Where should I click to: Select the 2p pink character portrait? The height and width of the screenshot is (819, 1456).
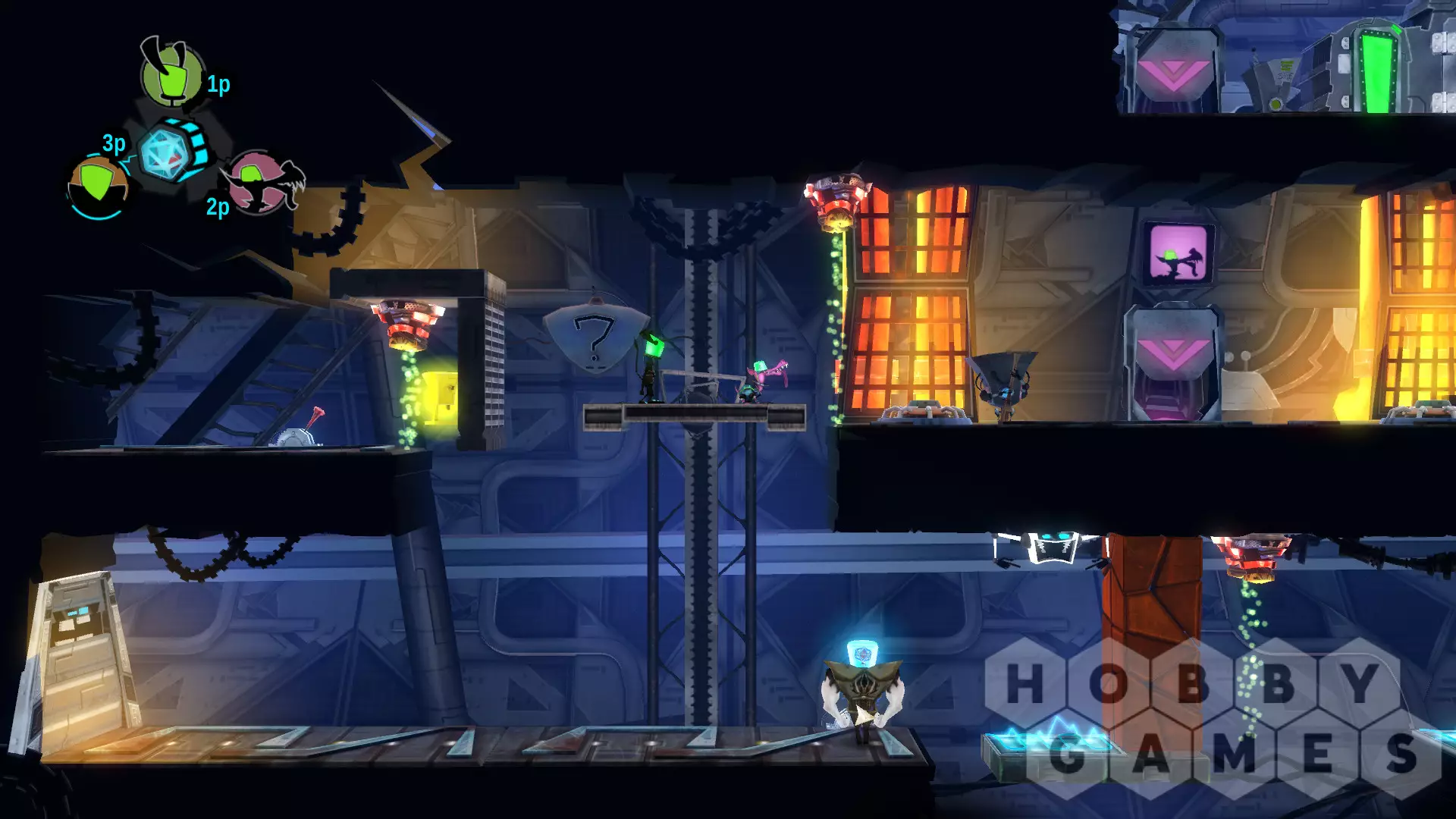pos(259,183)
